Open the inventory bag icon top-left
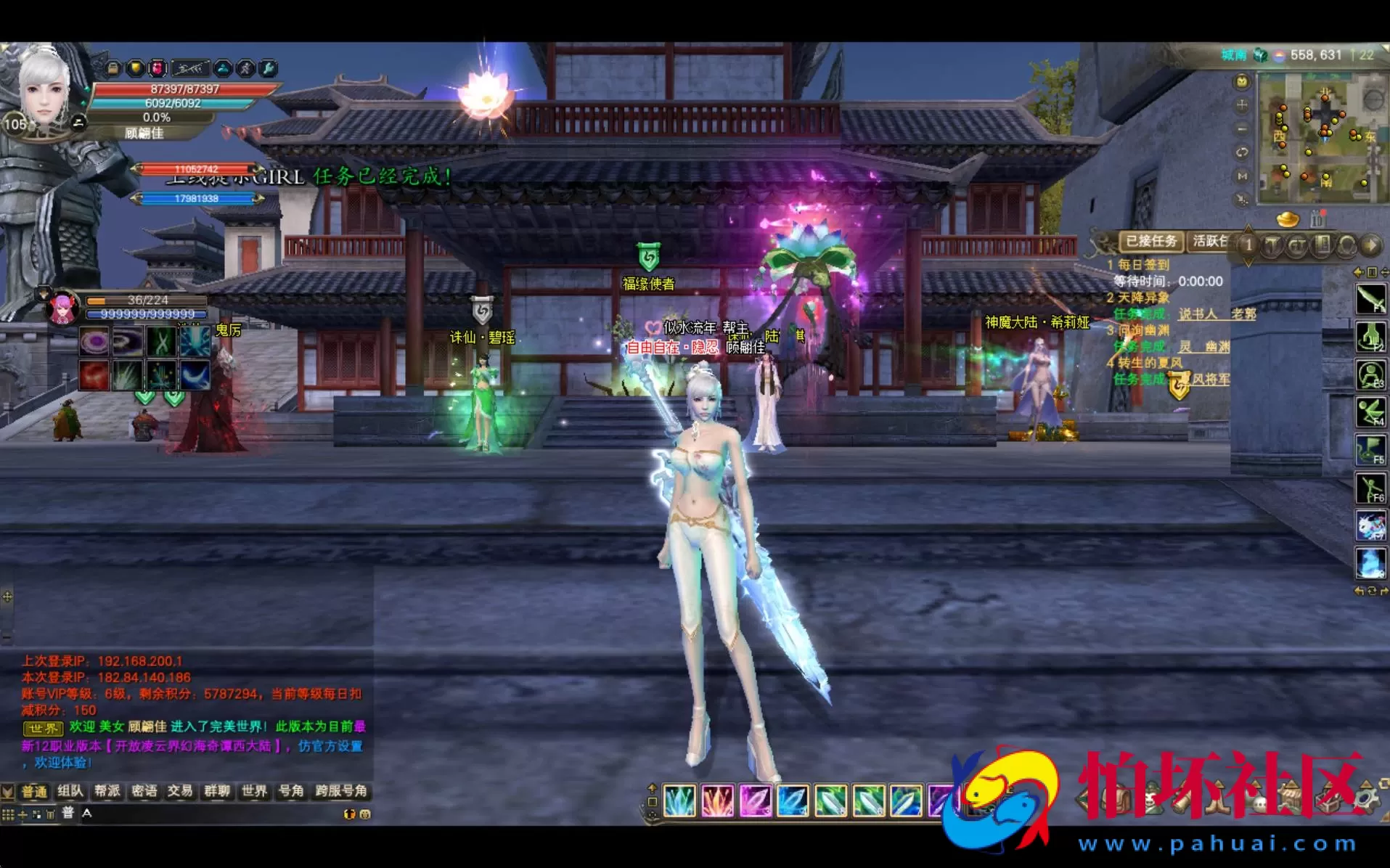The height and width of the screenshot is (868, 1390). (x=114, y=69)
